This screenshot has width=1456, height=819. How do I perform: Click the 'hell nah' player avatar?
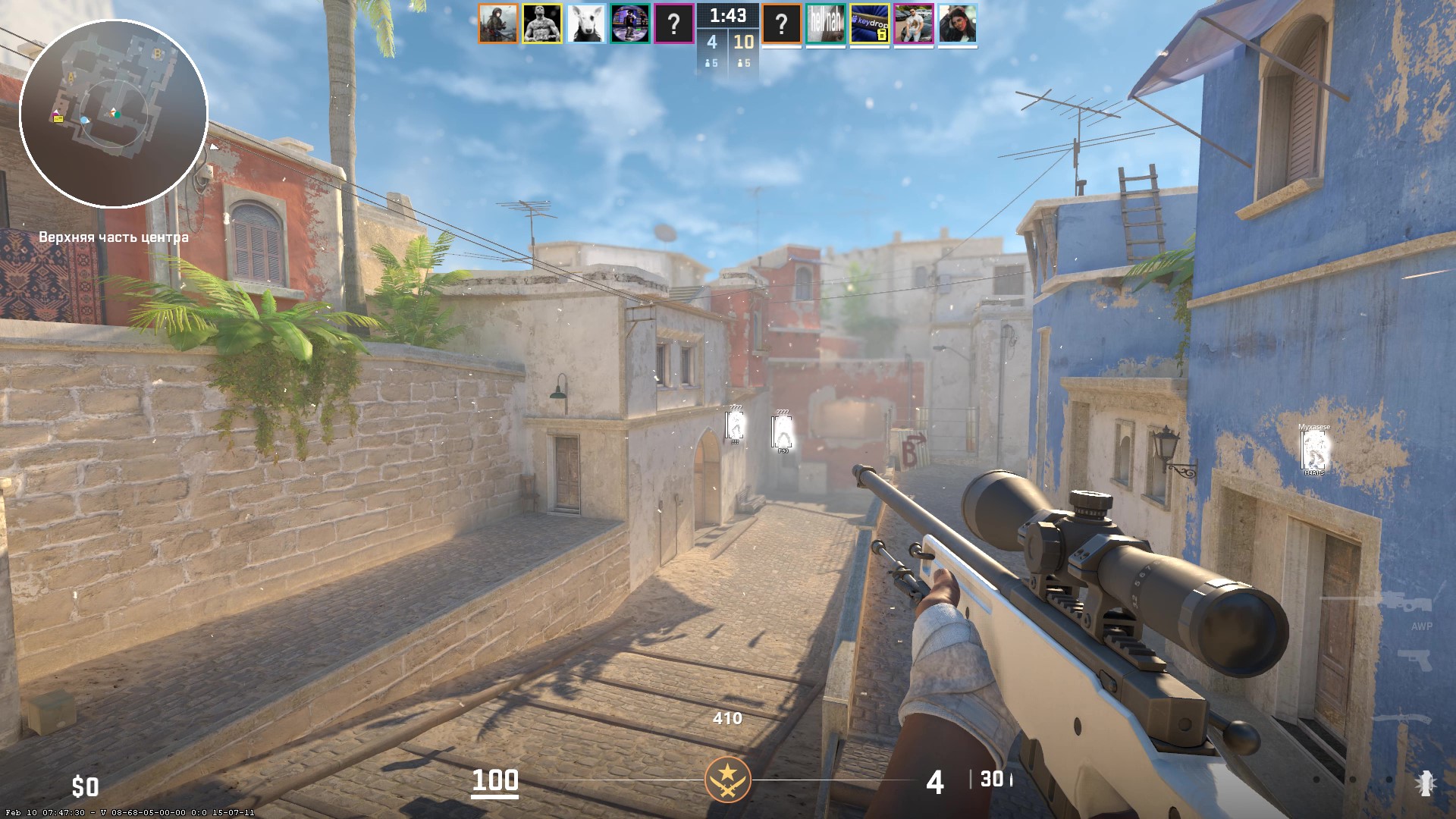point(826,24)
